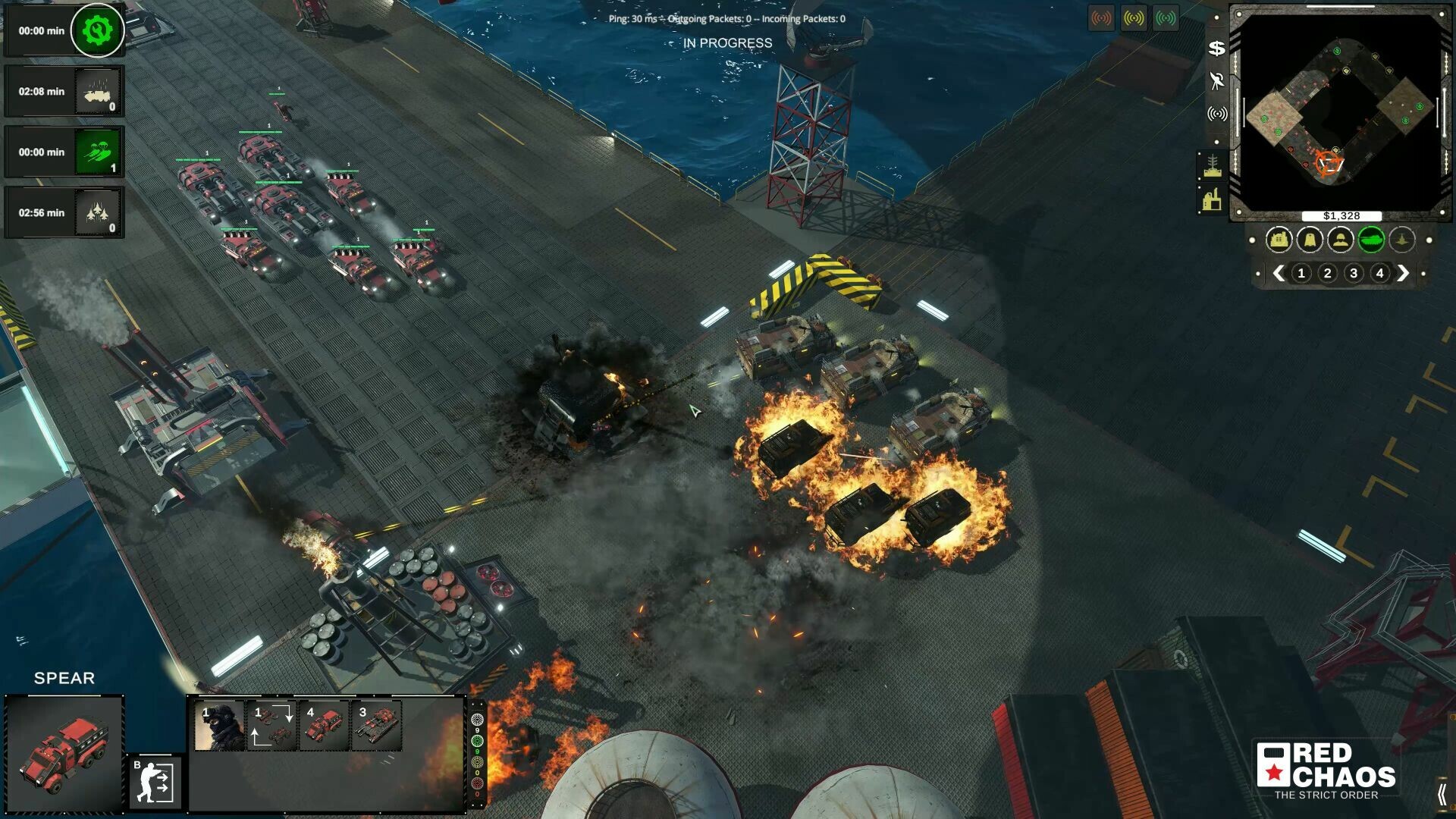Select the satellite dish radar icon
Screen dimensions: 1456x819
click(1217, 114)
